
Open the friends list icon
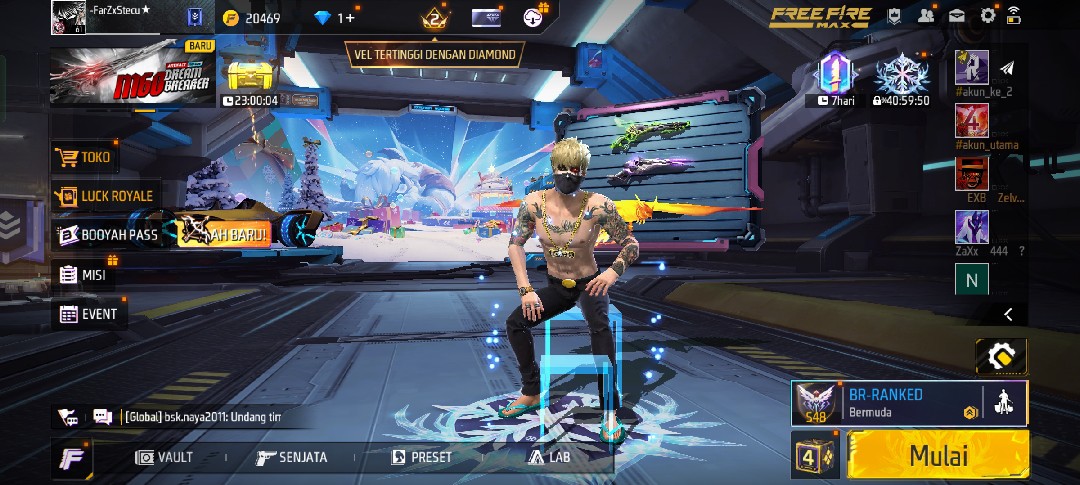926,15
